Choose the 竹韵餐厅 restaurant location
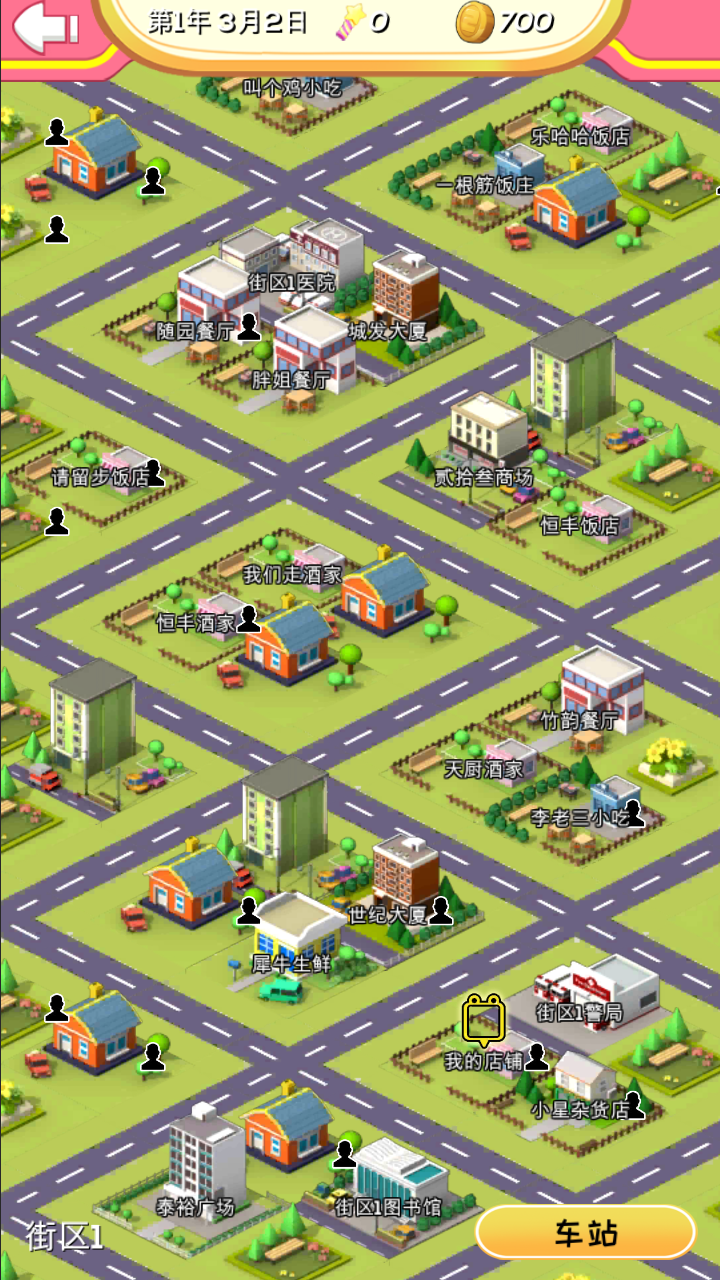The width and height of the screenshot is (720, 1280). (580, 720)
